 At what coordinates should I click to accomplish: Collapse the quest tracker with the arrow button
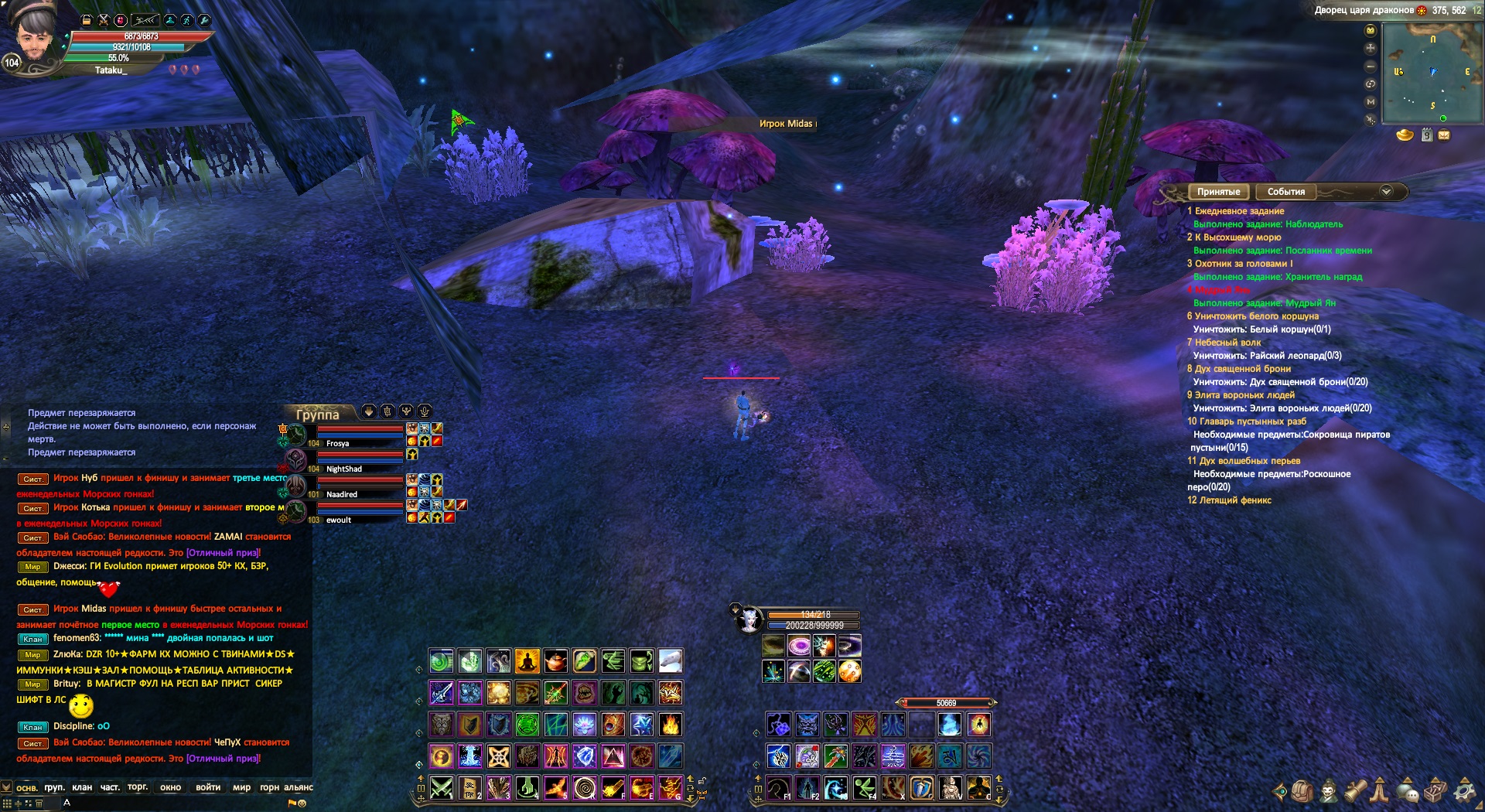1386,191
